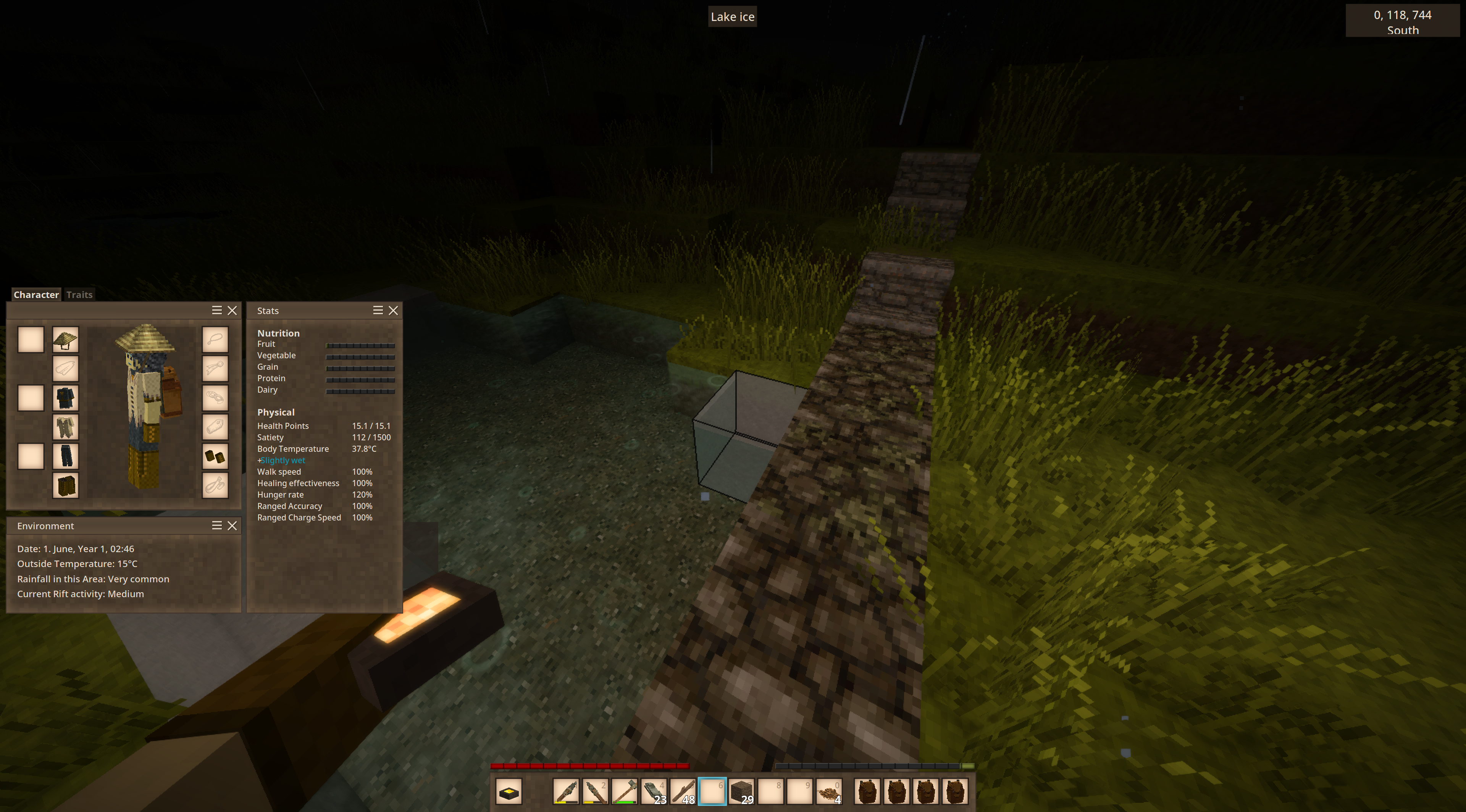Pick the tan tattered tunic slot
Screen dimensions: 1466x812
(x=65, y=427)
